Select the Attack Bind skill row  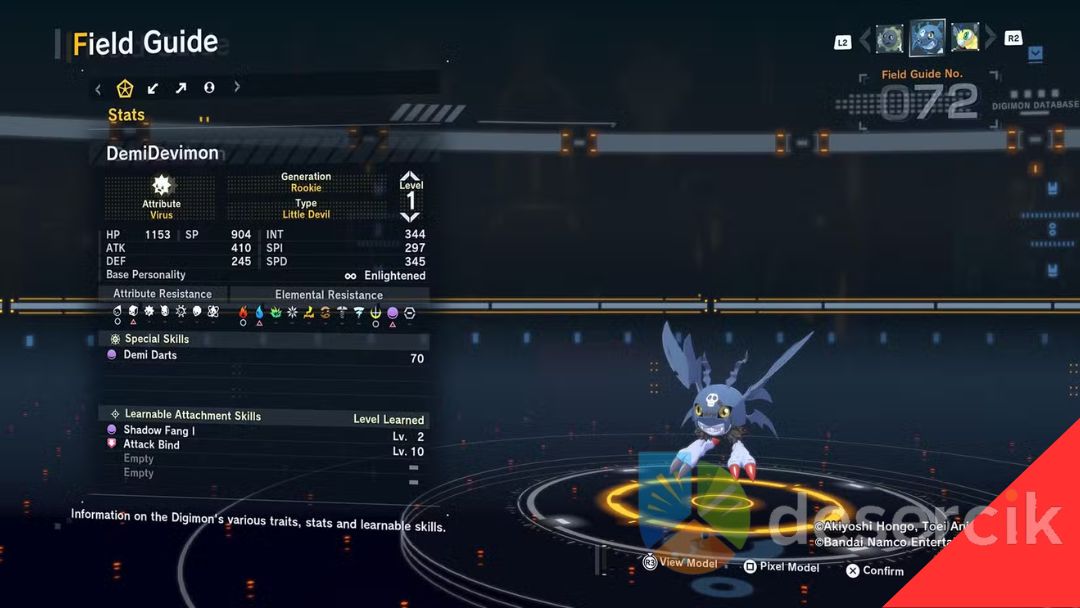click(151, 445)
